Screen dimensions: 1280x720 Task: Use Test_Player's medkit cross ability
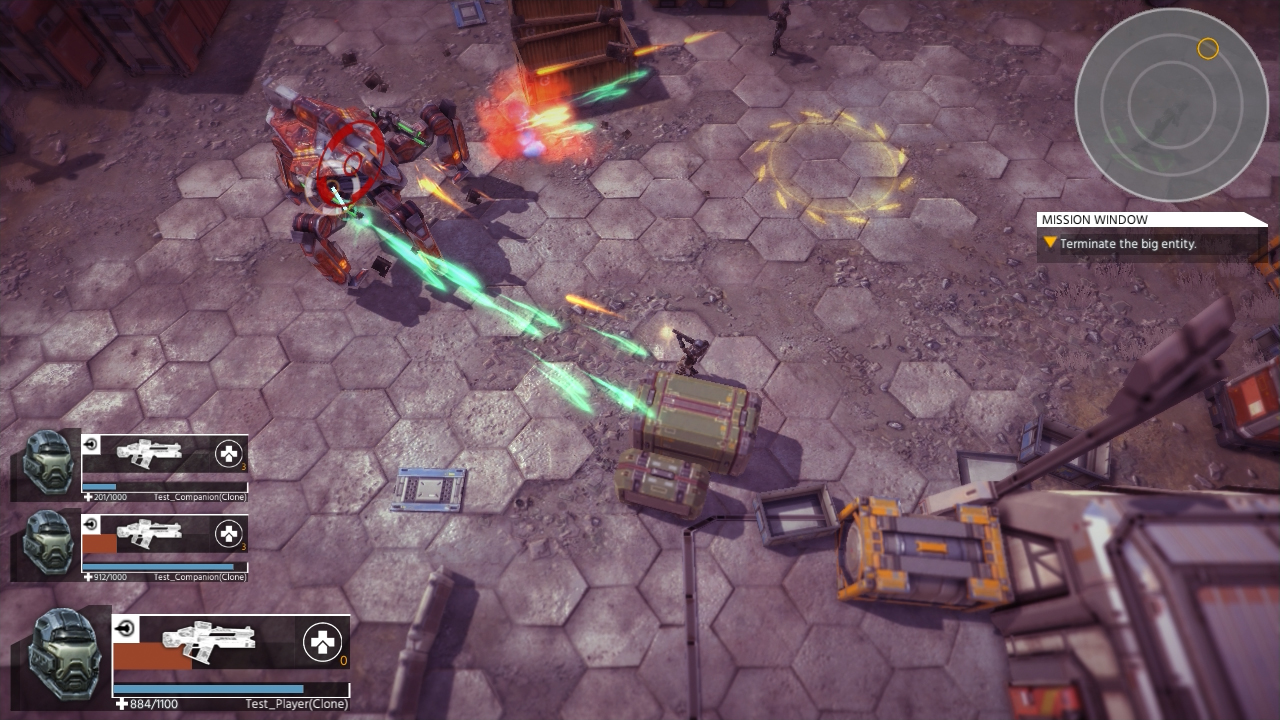point(321,643)
